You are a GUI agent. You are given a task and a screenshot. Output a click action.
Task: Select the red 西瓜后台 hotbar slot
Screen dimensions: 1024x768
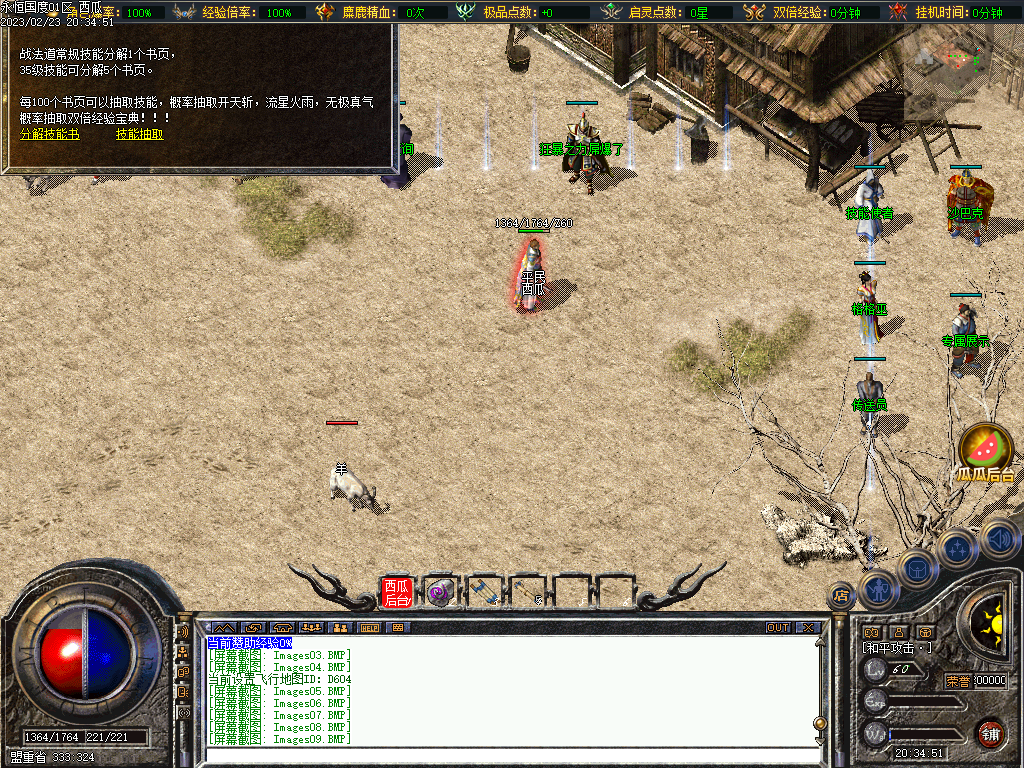point(397,592)
